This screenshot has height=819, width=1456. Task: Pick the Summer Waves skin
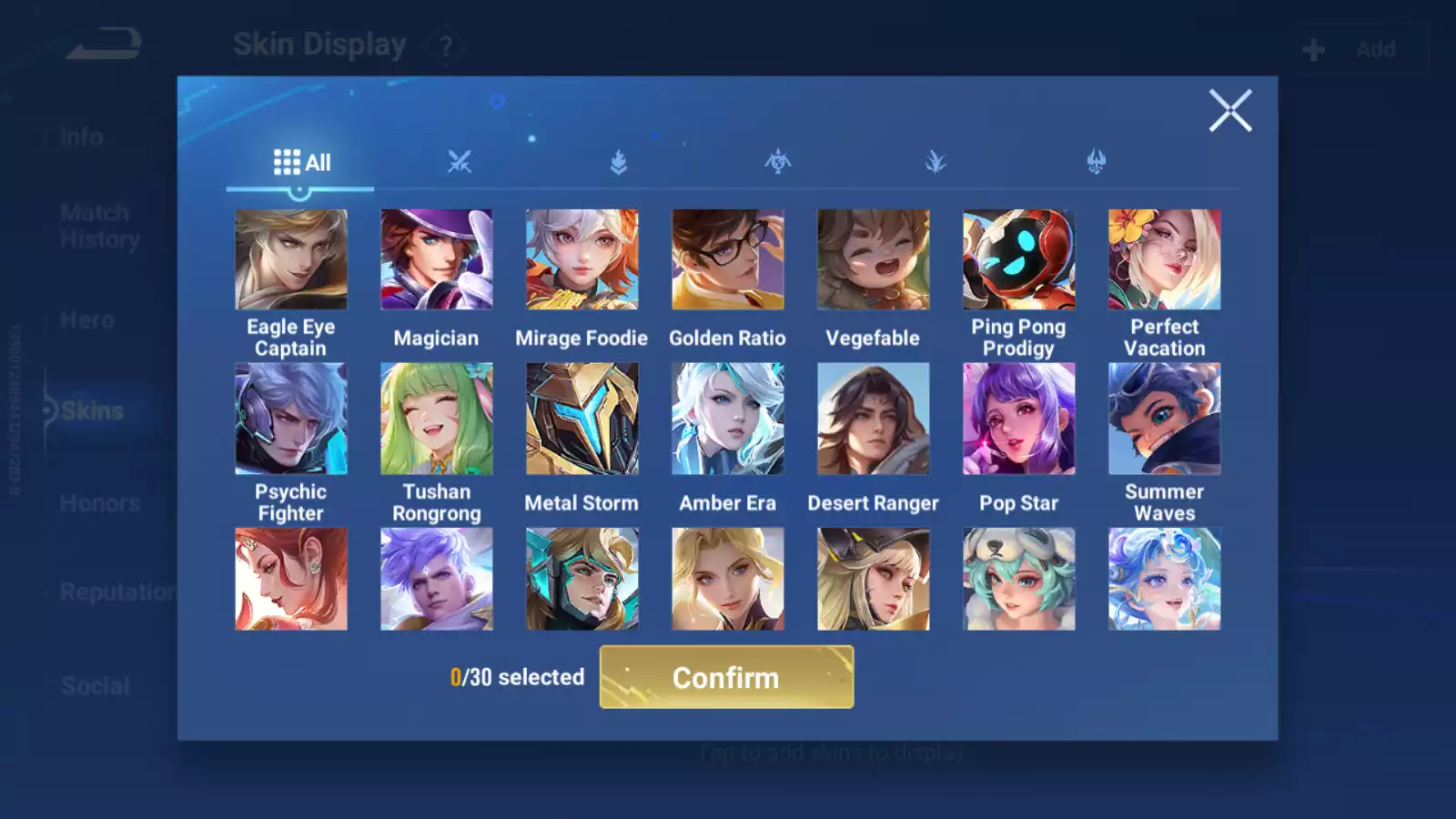1165,420
